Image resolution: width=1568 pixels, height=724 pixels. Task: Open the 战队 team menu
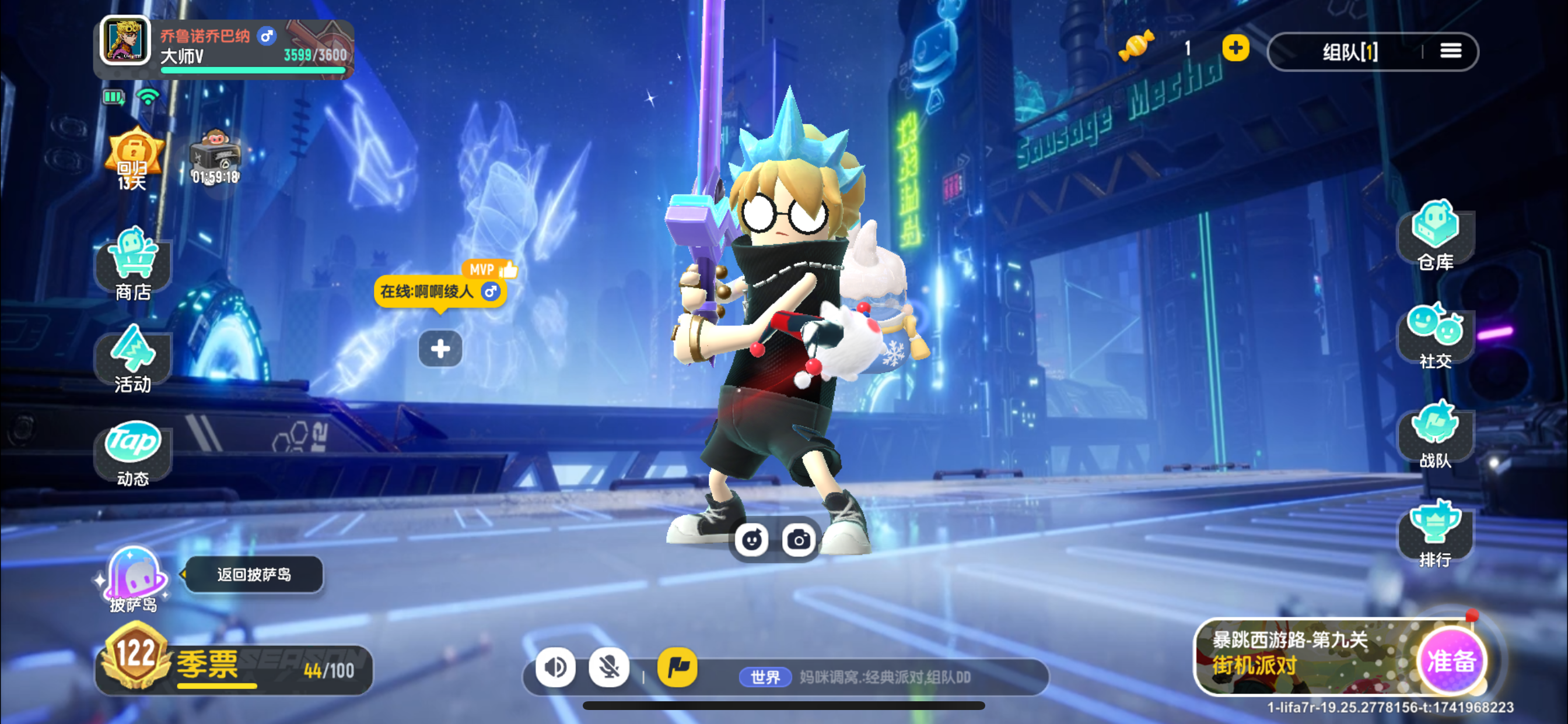pyautogui.click(x=1434, y=434)
